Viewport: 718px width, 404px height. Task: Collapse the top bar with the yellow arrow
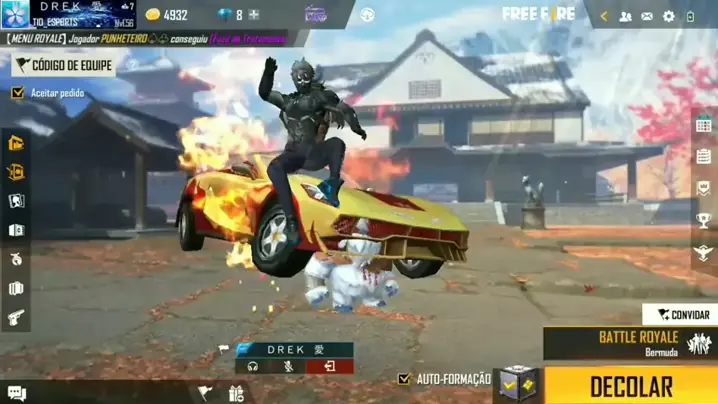click(603, 16)
